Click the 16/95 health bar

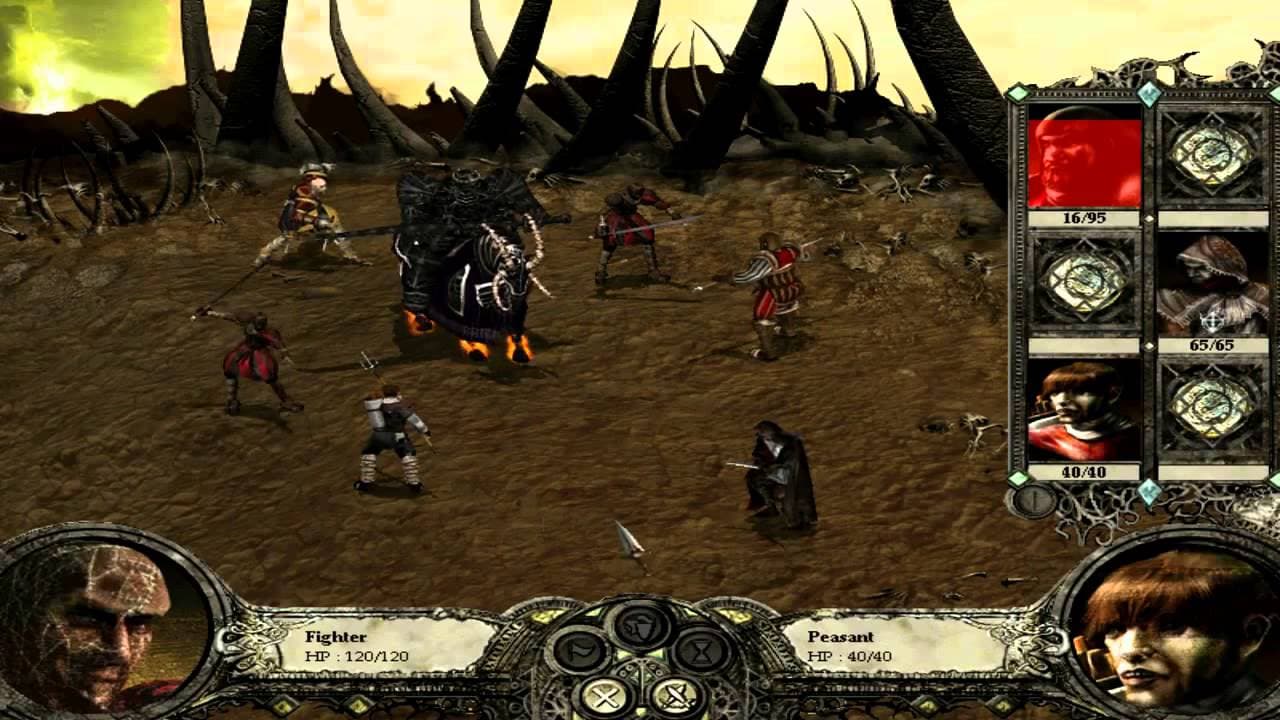click(x=1081, y=214)
